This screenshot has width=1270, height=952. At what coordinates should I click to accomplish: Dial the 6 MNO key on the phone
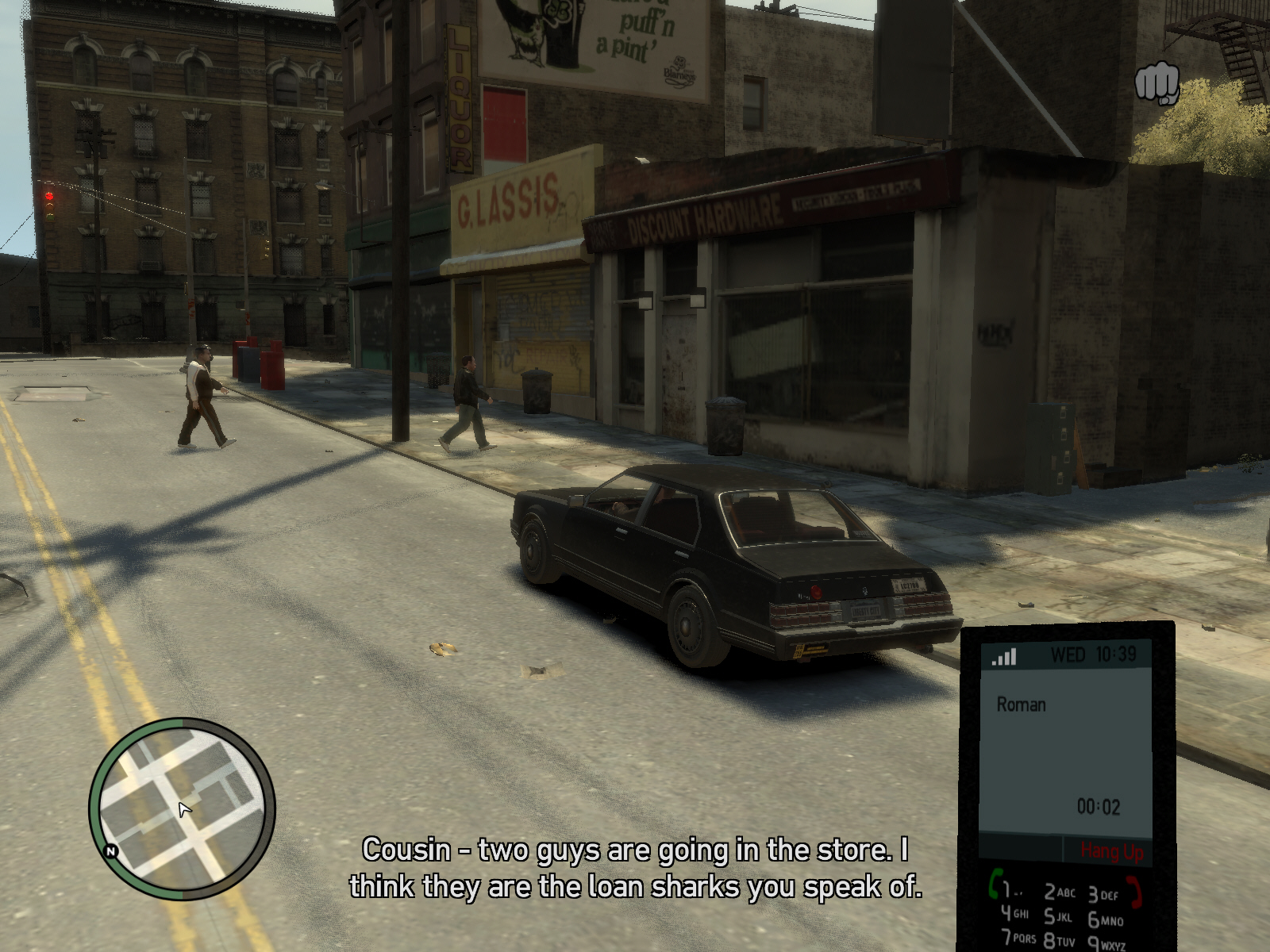1105,920
